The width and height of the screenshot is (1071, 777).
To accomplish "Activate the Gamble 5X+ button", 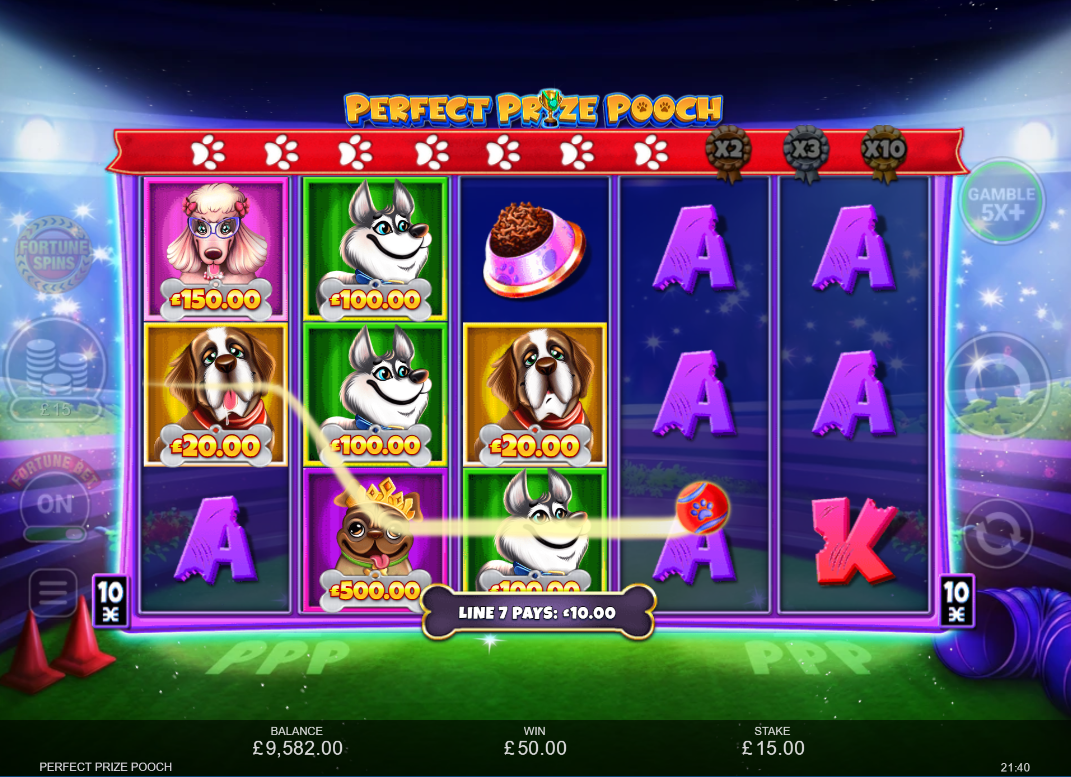I will click(x=1001, y=202).
